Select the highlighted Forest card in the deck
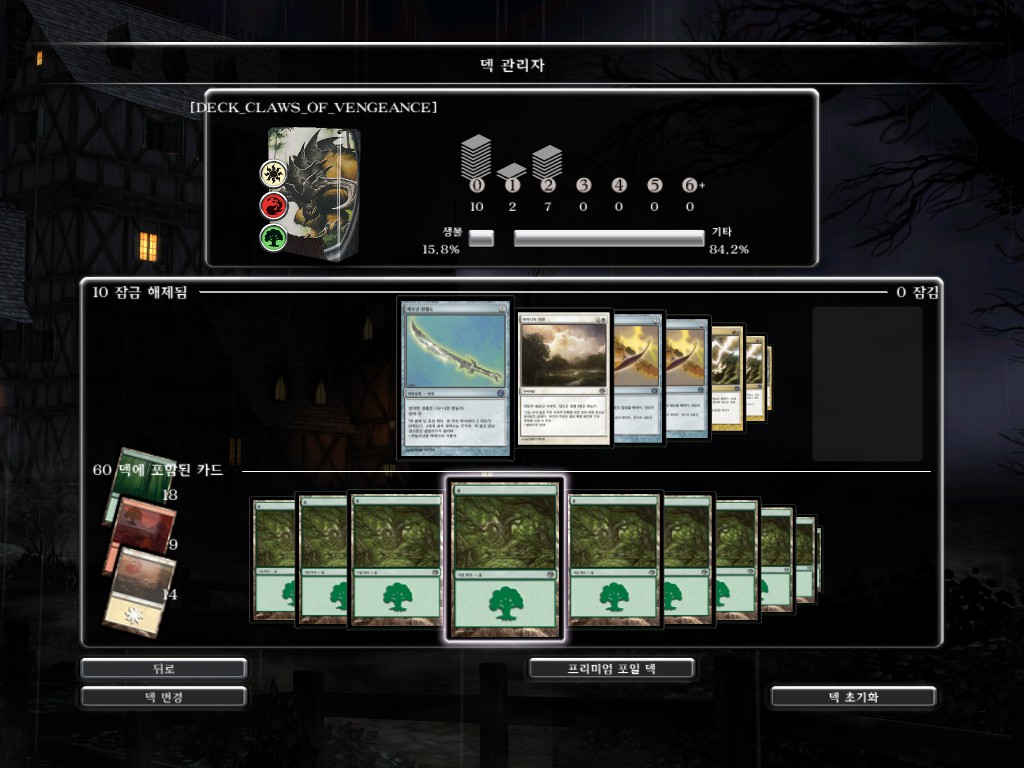The image size is (1024, 768). pos(505,558)
